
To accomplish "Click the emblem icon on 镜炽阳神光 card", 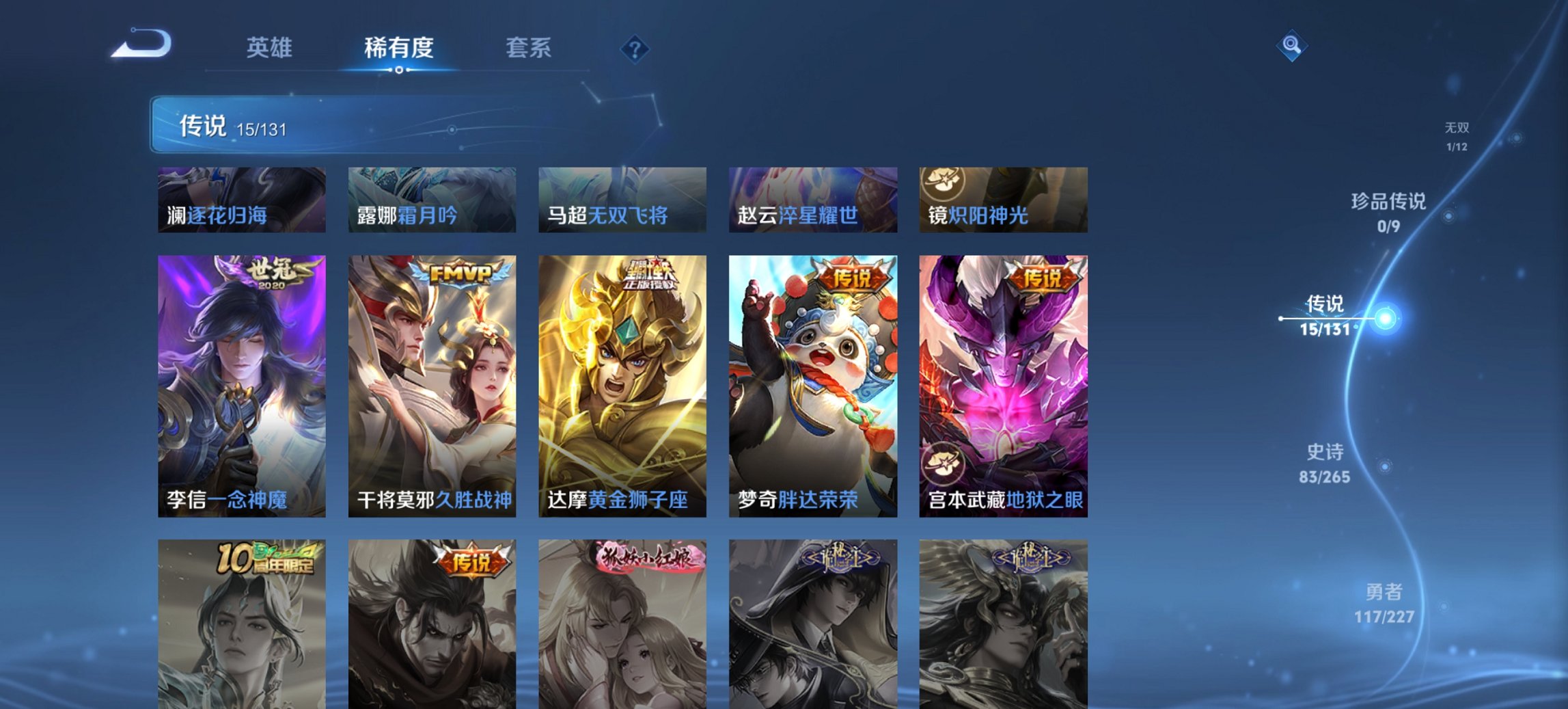I will tap(941, 182).
